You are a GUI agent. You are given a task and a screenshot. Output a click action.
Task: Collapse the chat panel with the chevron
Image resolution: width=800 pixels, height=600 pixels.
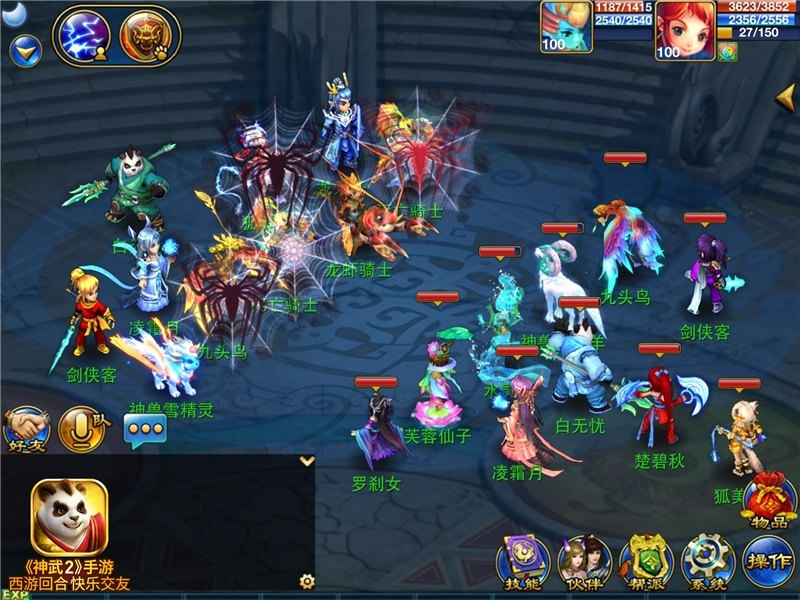(x=307, y=461)
